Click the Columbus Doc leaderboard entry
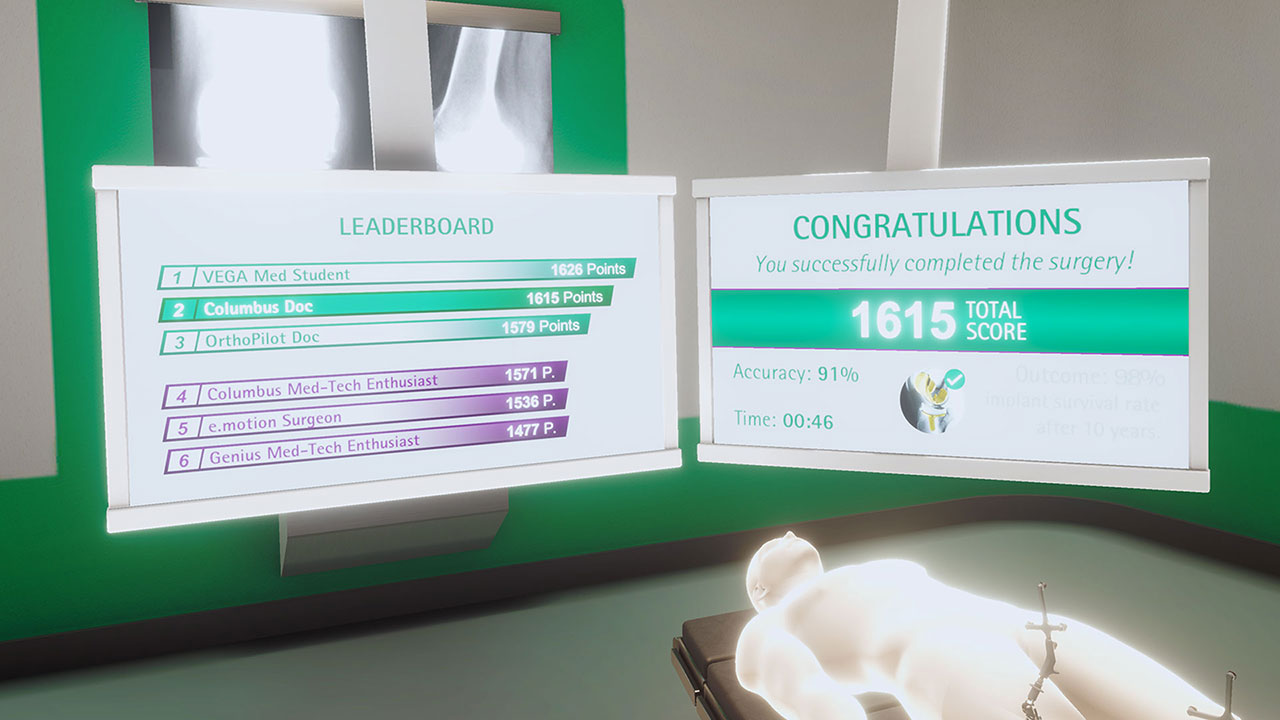Image resolution: width=1280 pixels, height=720 pixels. click(x=386, y=303)
